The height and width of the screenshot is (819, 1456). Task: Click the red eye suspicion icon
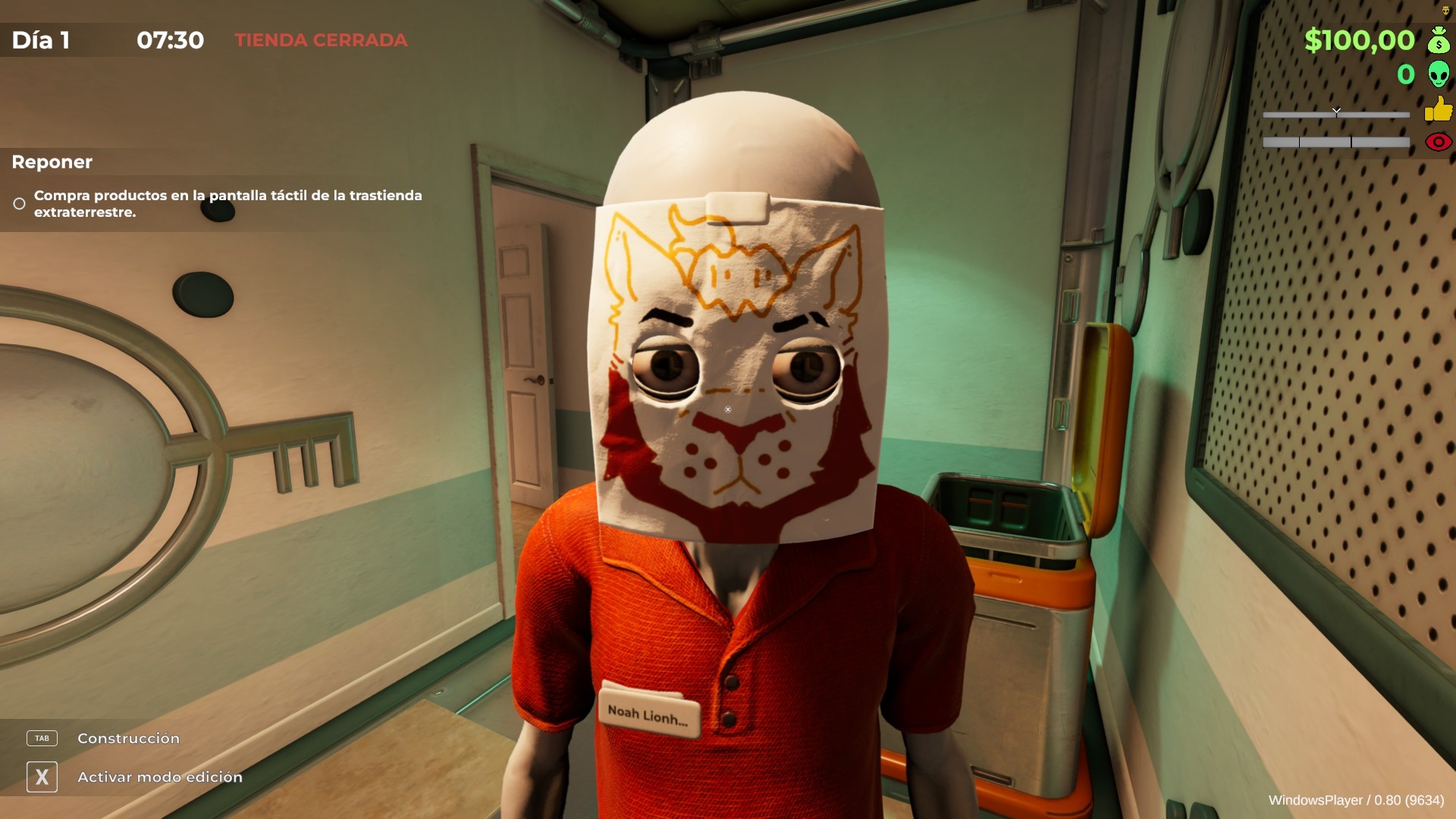point(1438,142)
